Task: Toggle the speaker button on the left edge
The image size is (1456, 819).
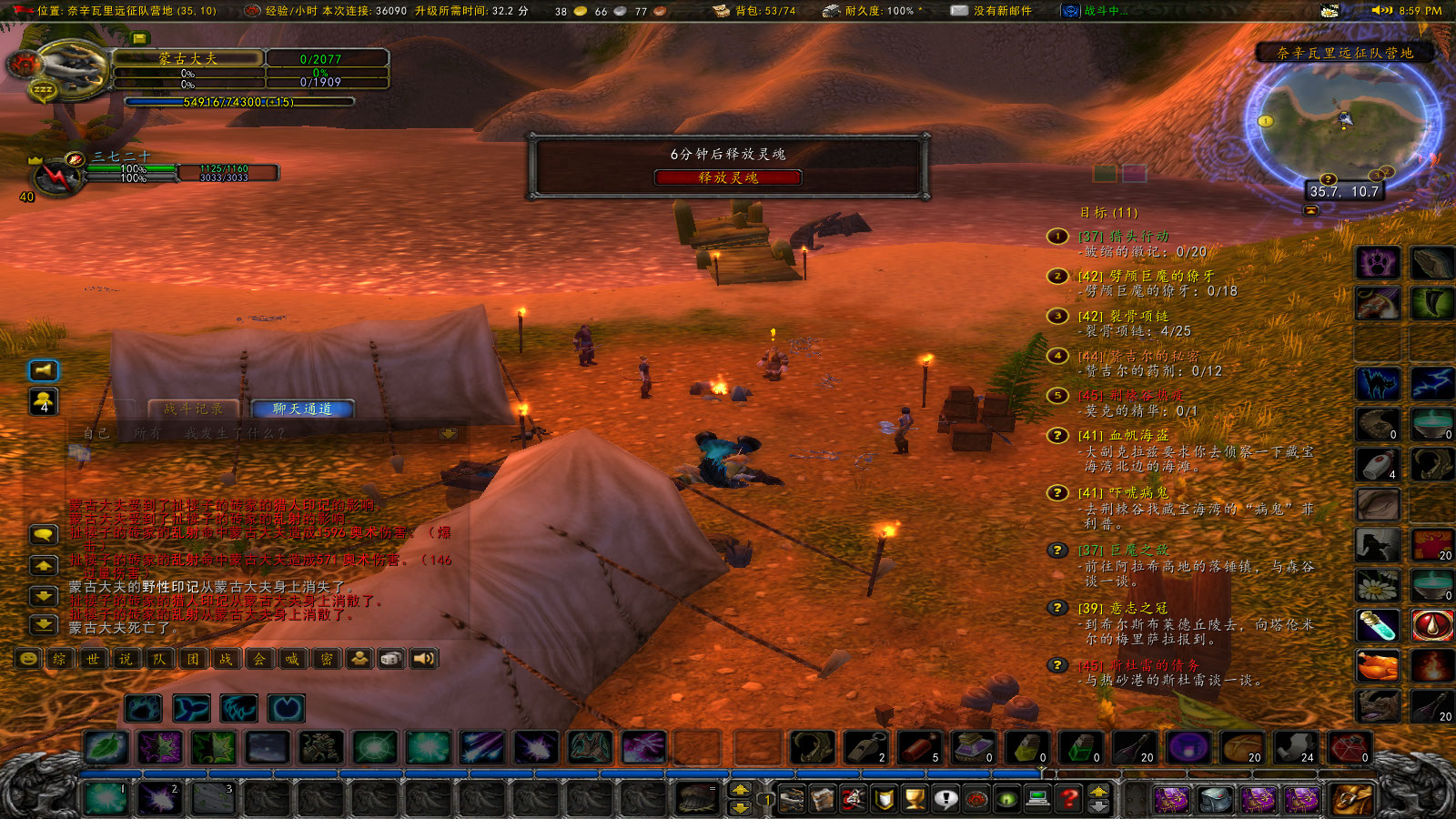Action: 40,370
